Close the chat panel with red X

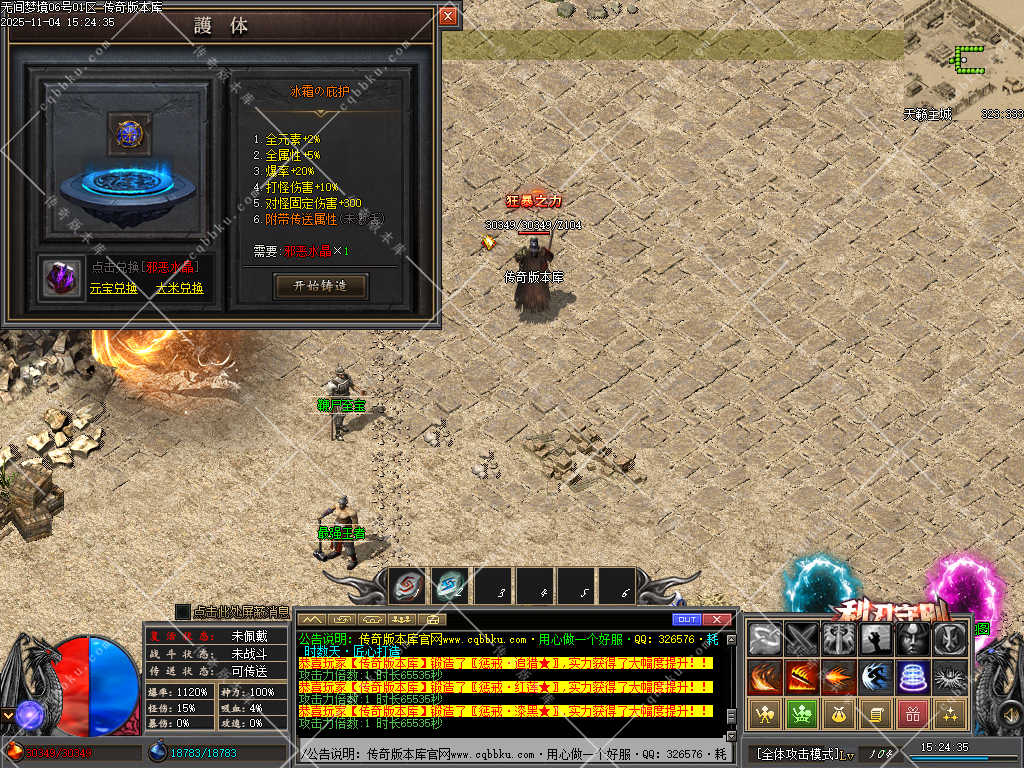[716, 620]
